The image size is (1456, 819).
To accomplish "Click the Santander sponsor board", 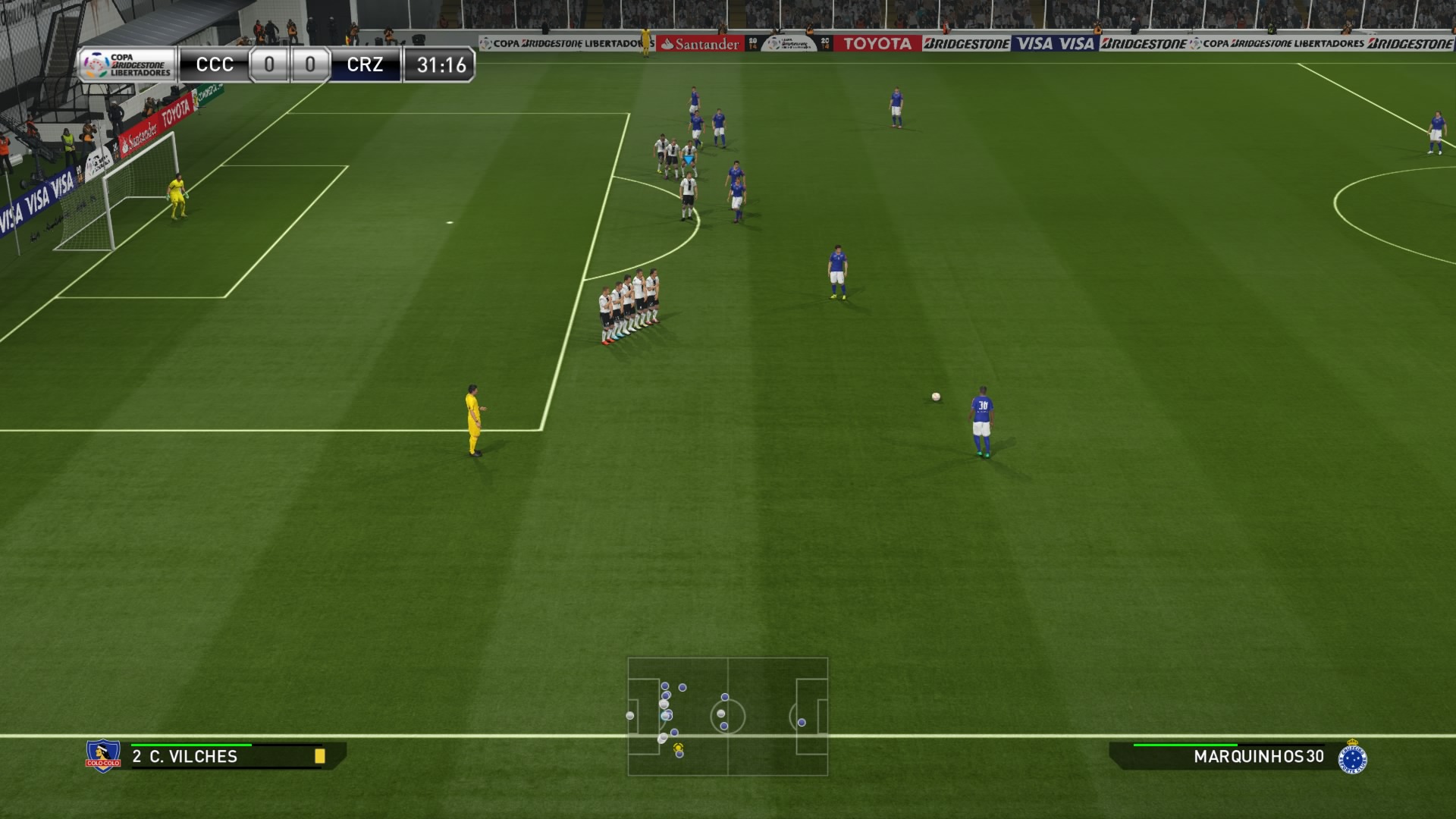I will point(698,44).
